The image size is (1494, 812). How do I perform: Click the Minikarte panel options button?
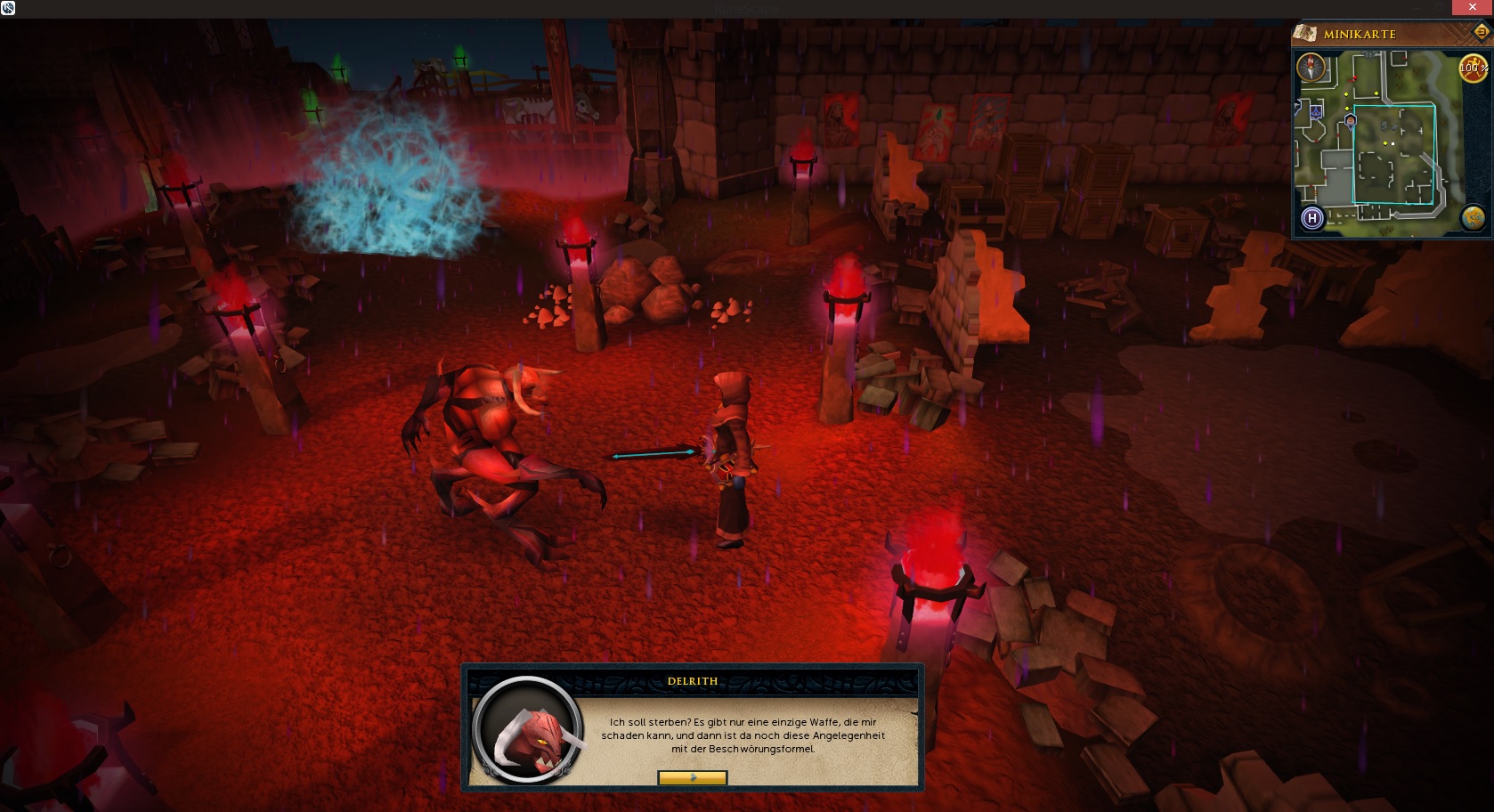coord(1481,32)
